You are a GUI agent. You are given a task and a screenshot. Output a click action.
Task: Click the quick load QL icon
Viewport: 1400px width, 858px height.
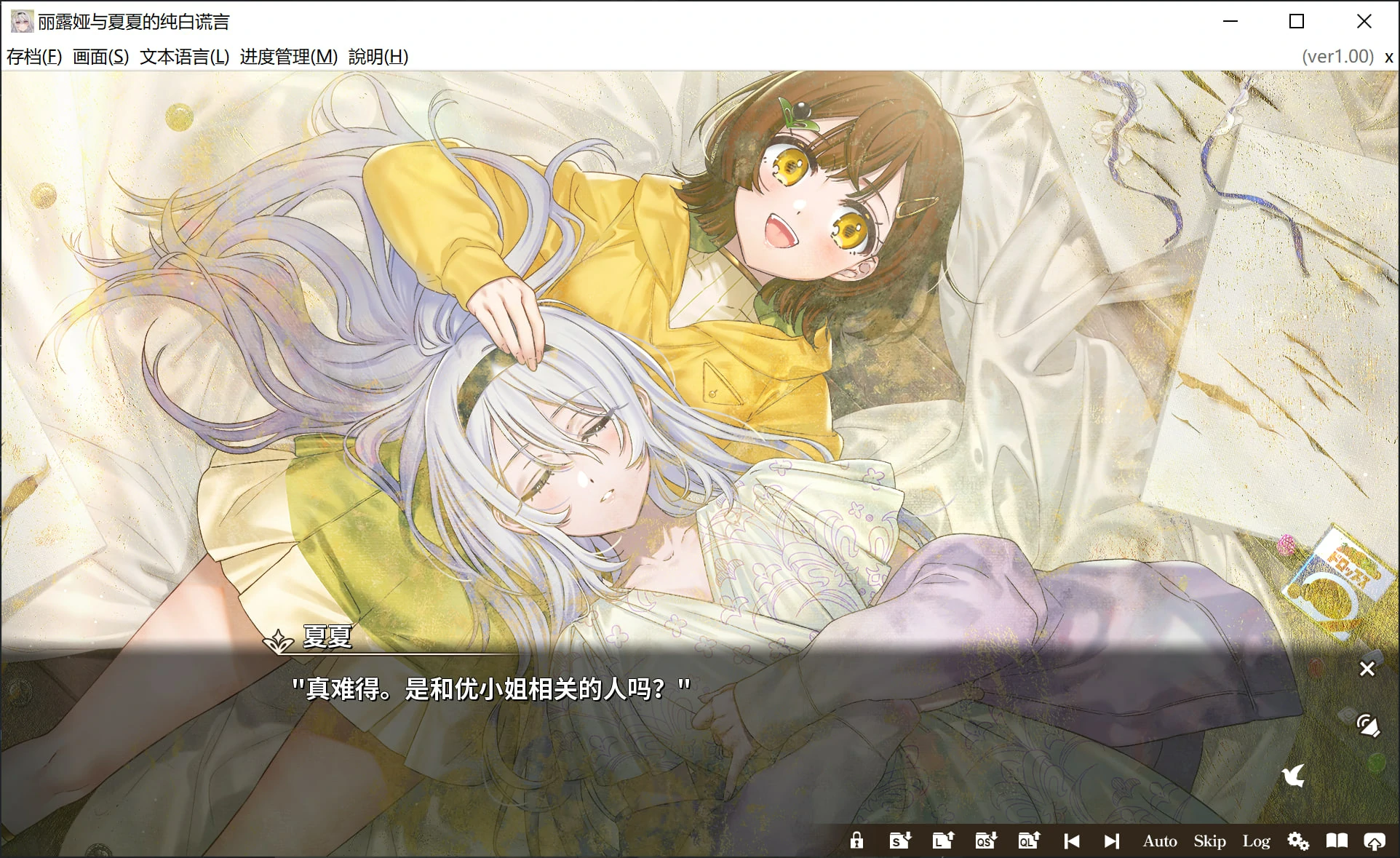tap(1027, 841)
